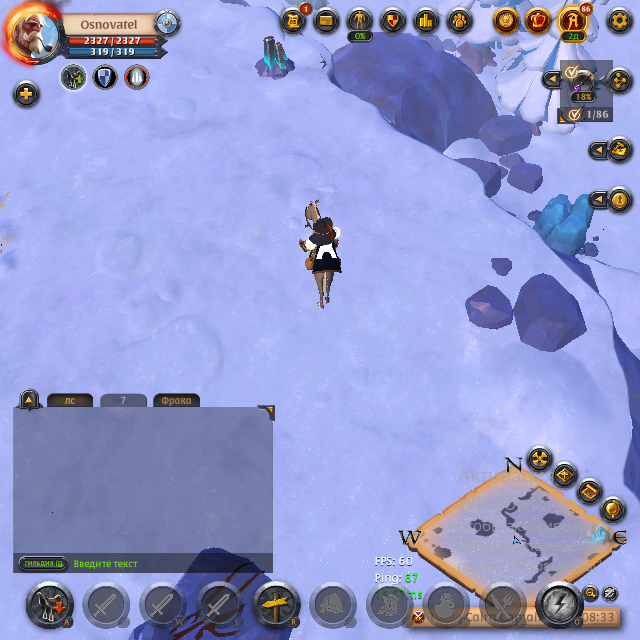640x640 pixels.
Task: Click the 1/86 checkmark tracker
Action: pos(587,115)
